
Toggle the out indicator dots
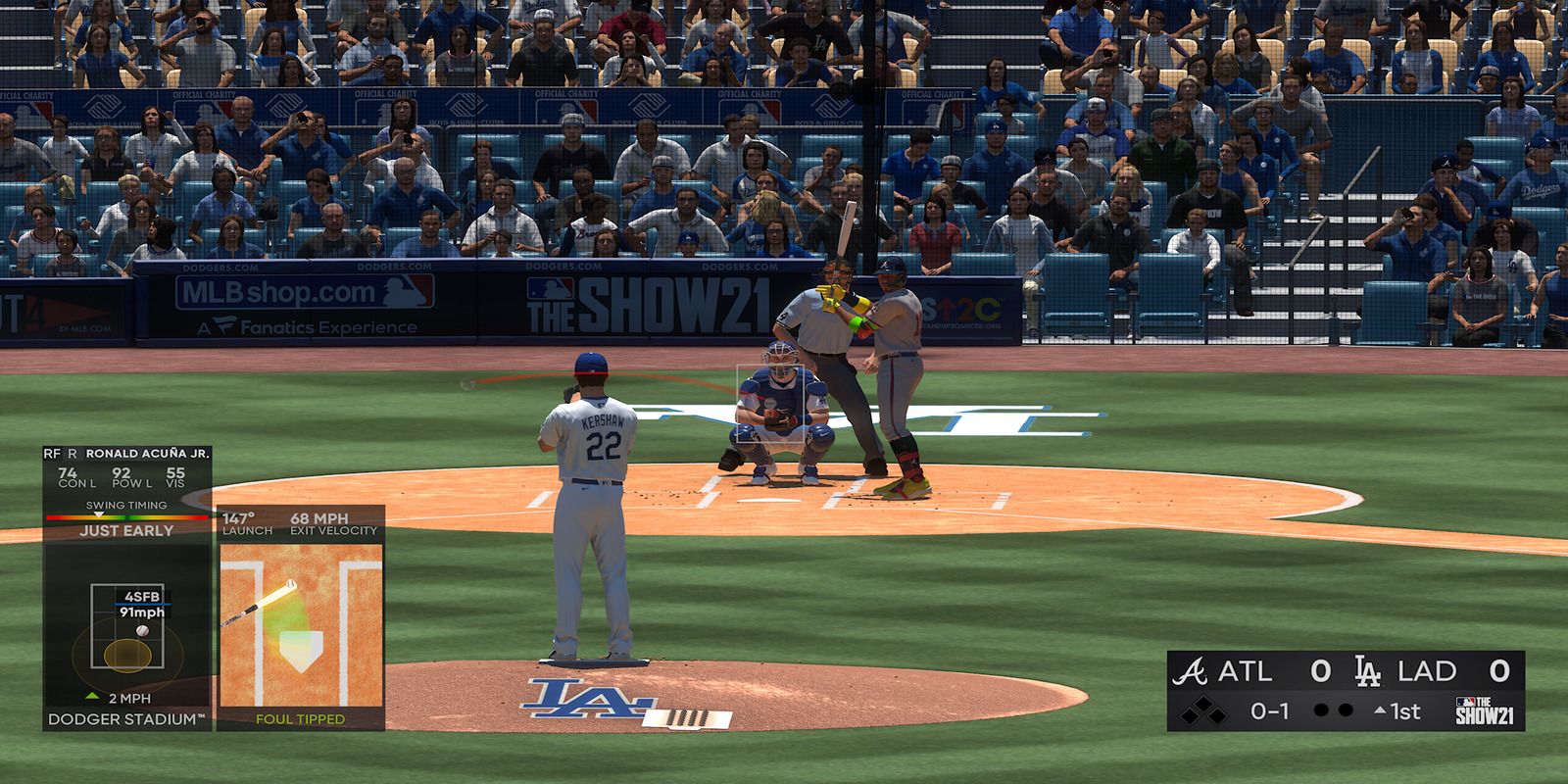click(1332, 709)
